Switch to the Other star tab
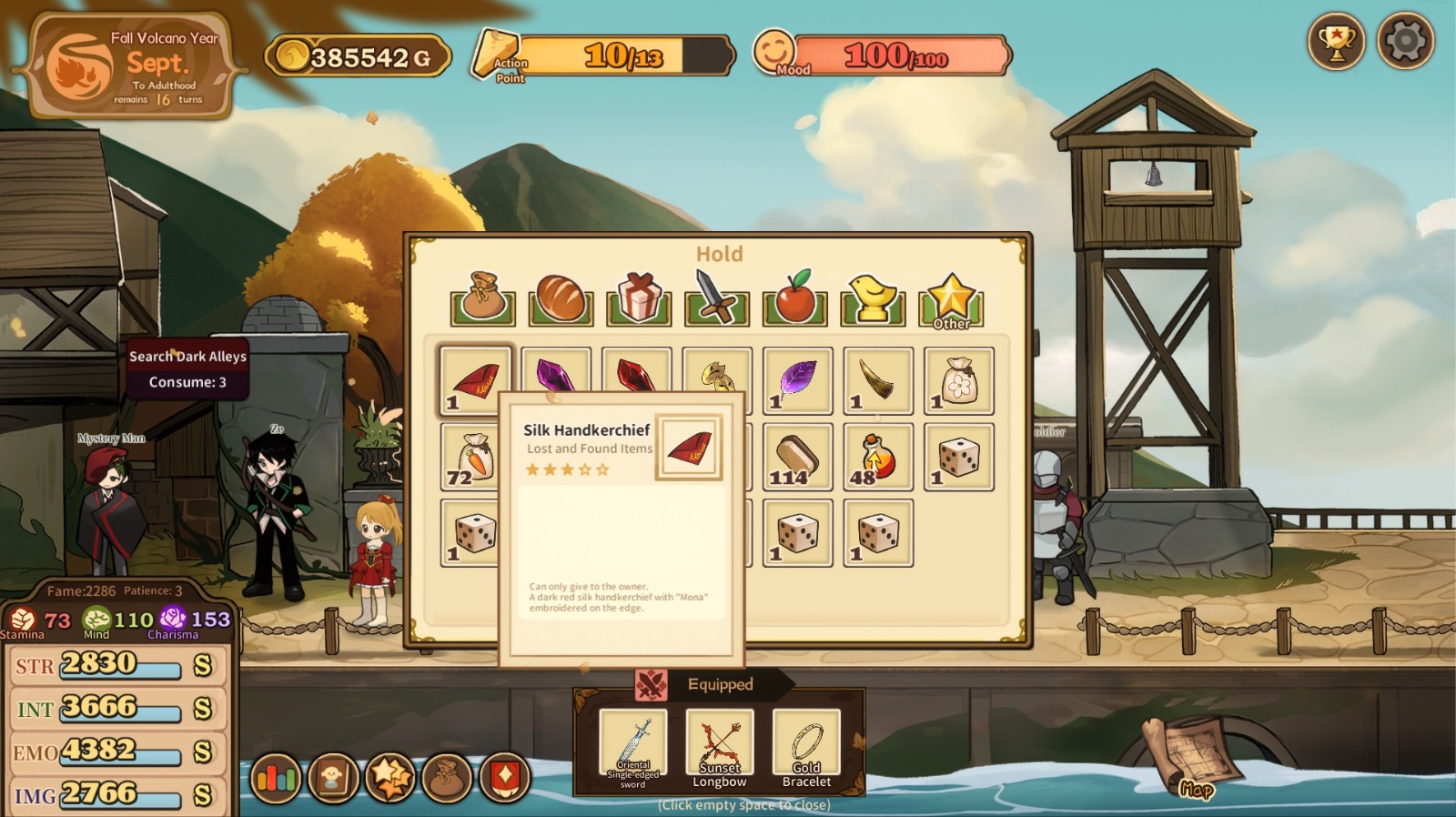 click(952, 298)
